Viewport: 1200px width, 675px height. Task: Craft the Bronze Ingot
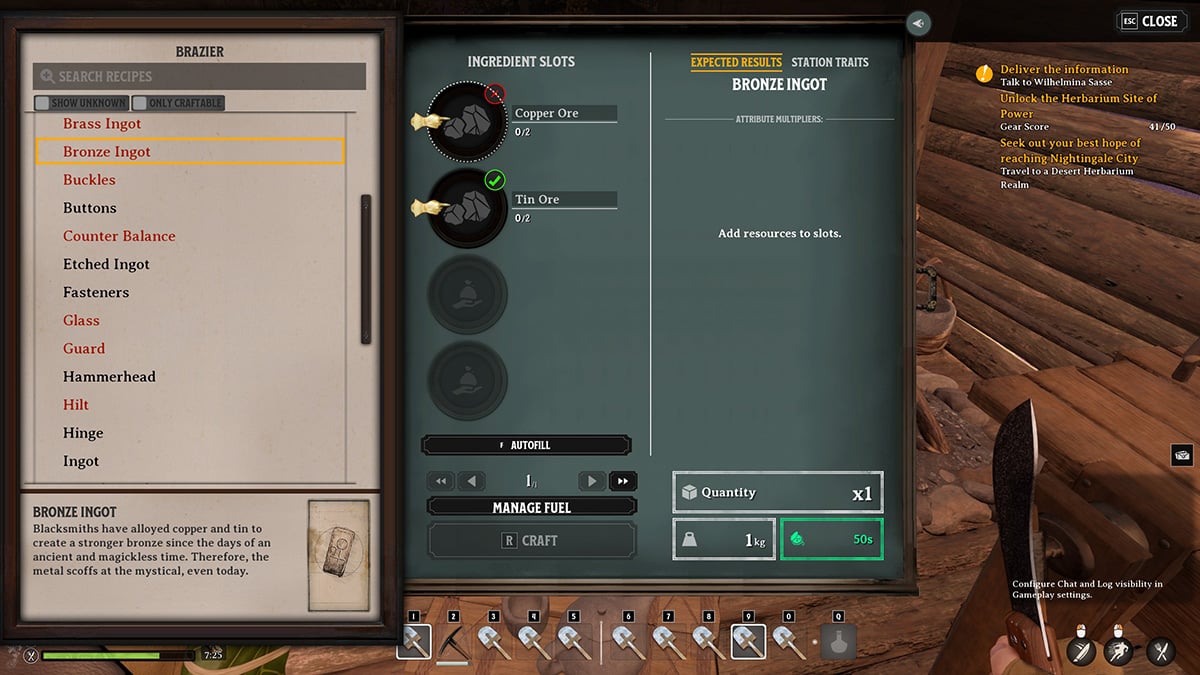(531, 540)
